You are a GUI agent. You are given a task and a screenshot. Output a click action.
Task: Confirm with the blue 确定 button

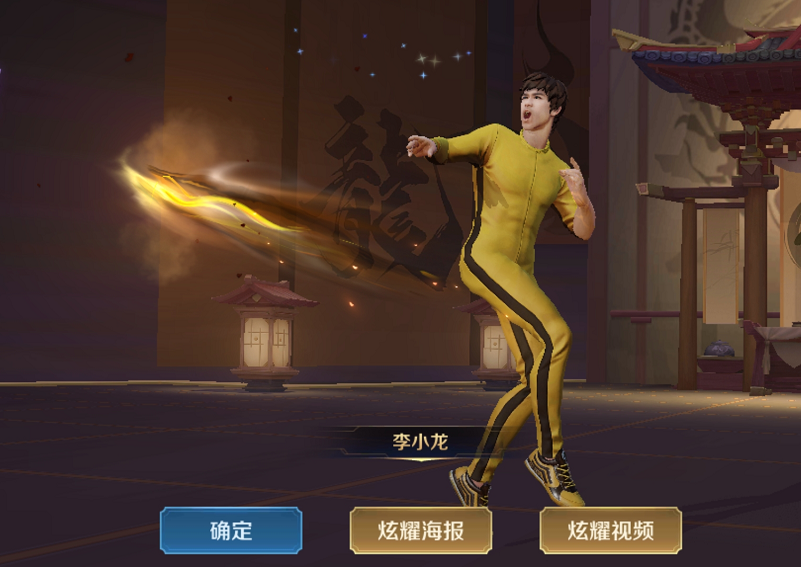(x=231, y=530)
